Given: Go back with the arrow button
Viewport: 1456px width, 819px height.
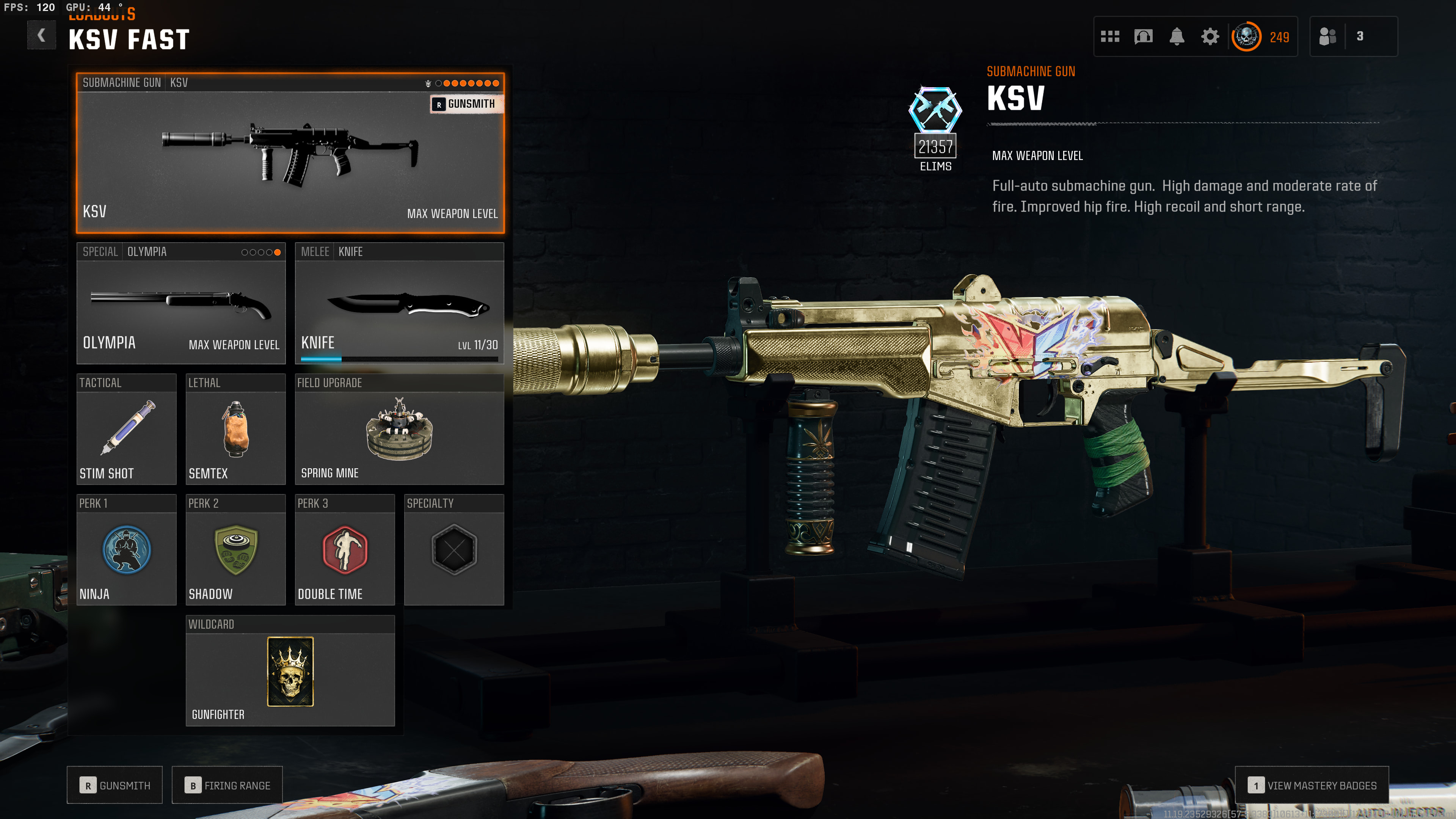Looking at the screenshot, I should point(41,36).
